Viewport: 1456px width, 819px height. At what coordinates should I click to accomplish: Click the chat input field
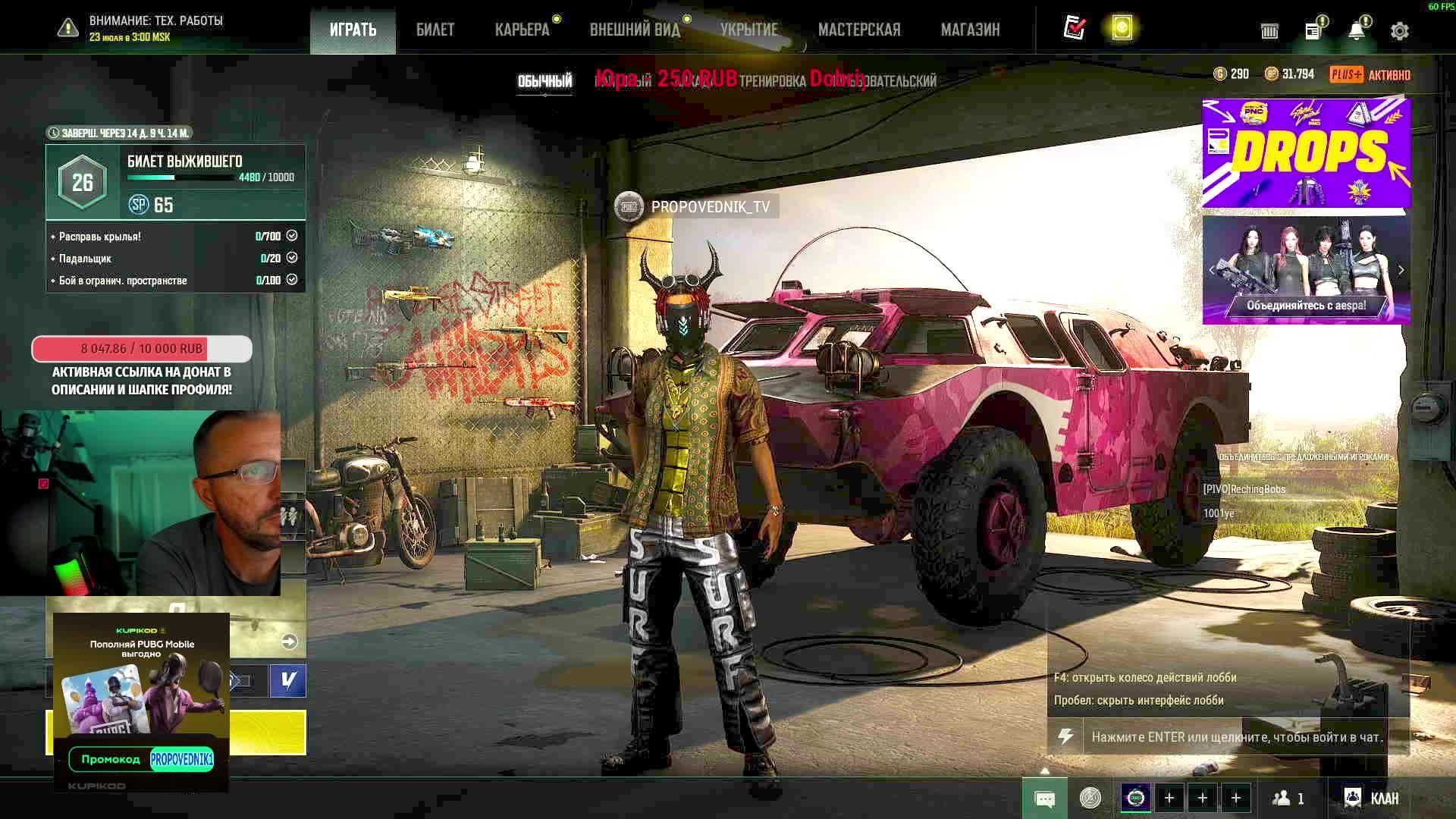click(x=1236, y=737)
